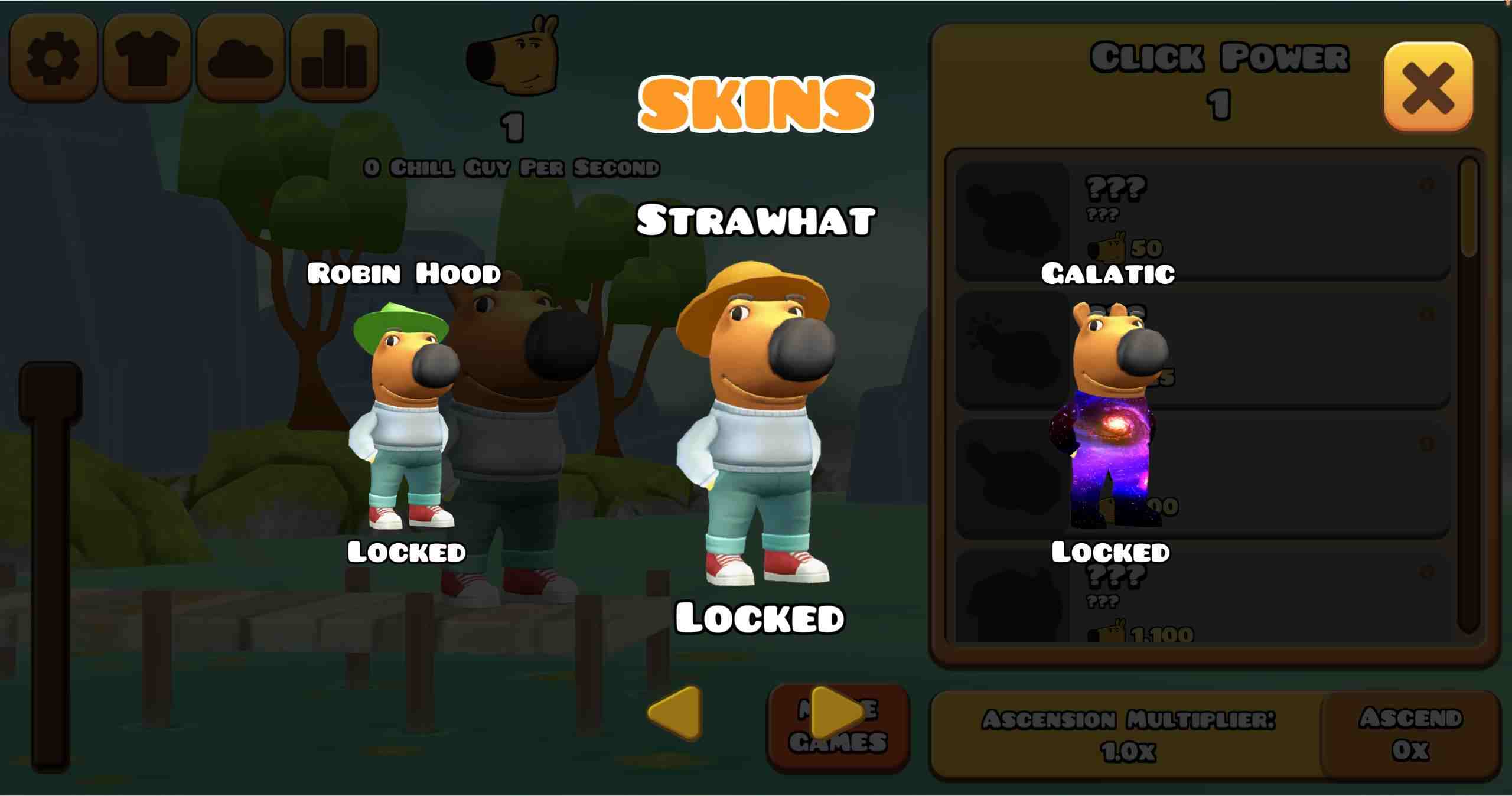1512x796 pixels.
Task: Click the Ascend 0x button
Action: [1410, 734]
